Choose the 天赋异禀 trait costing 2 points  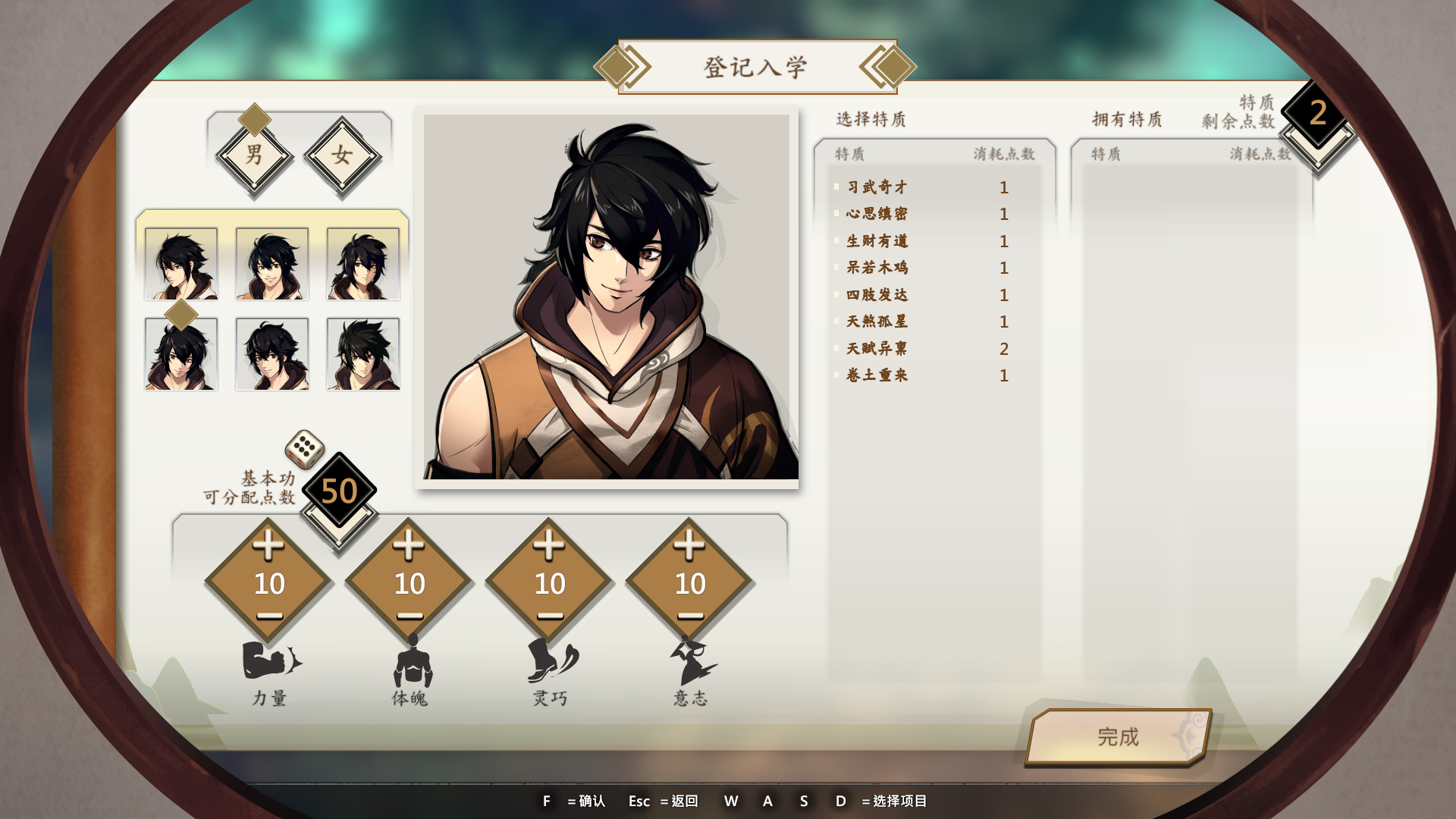pos(877,349)
